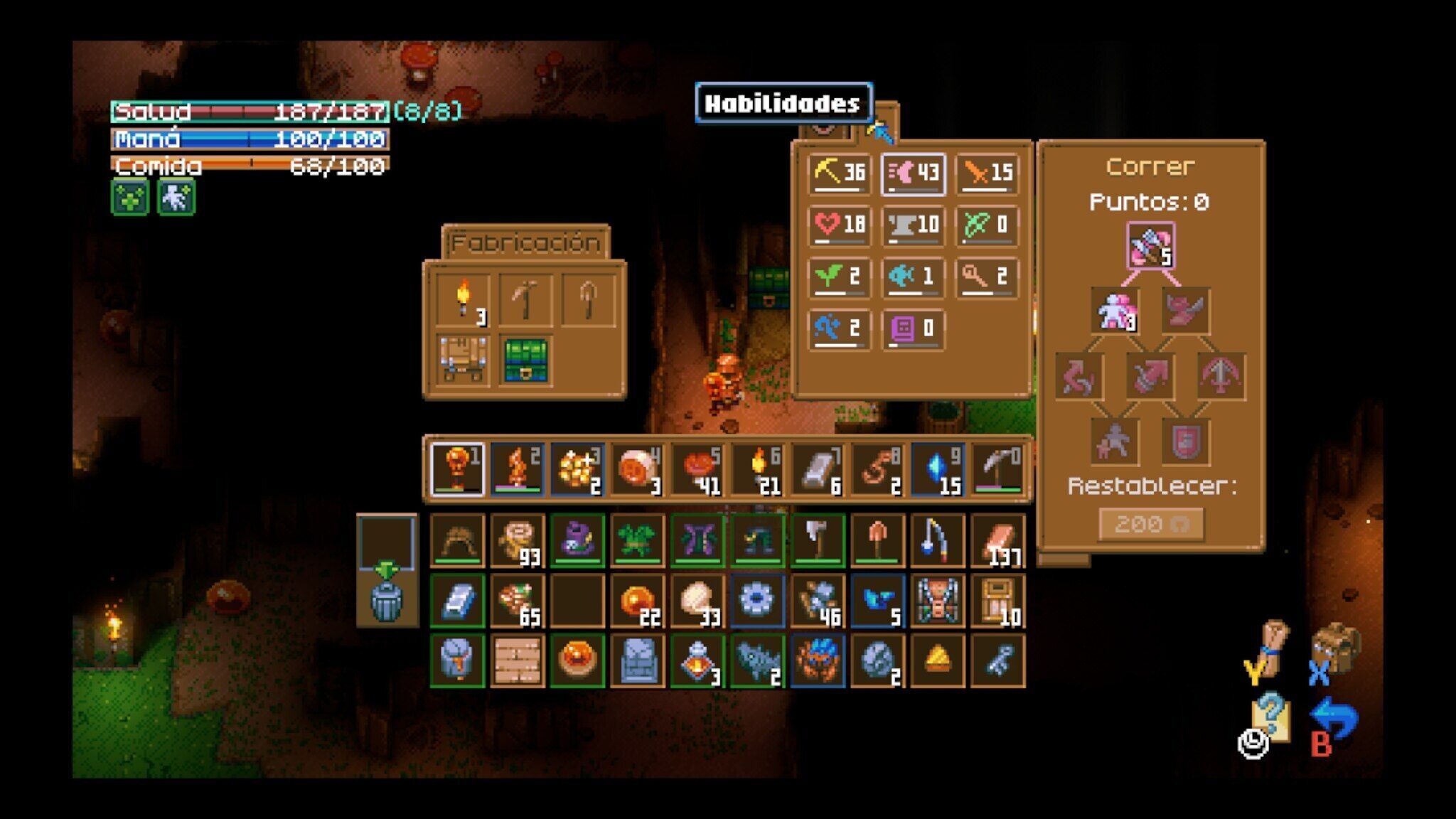Screen dimensions: 1456x819
Task: Select the pickaxe in the last hotbar slot
Action: (x=997, y=470)
